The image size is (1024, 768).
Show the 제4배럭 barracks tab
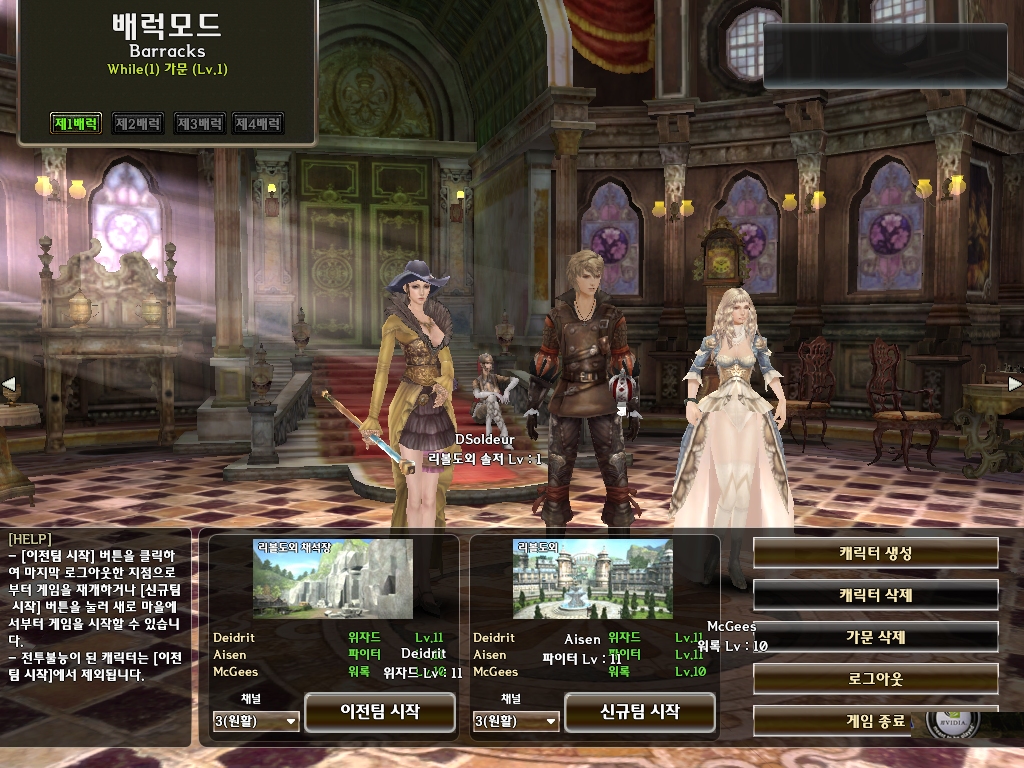(x=259, y=124)
